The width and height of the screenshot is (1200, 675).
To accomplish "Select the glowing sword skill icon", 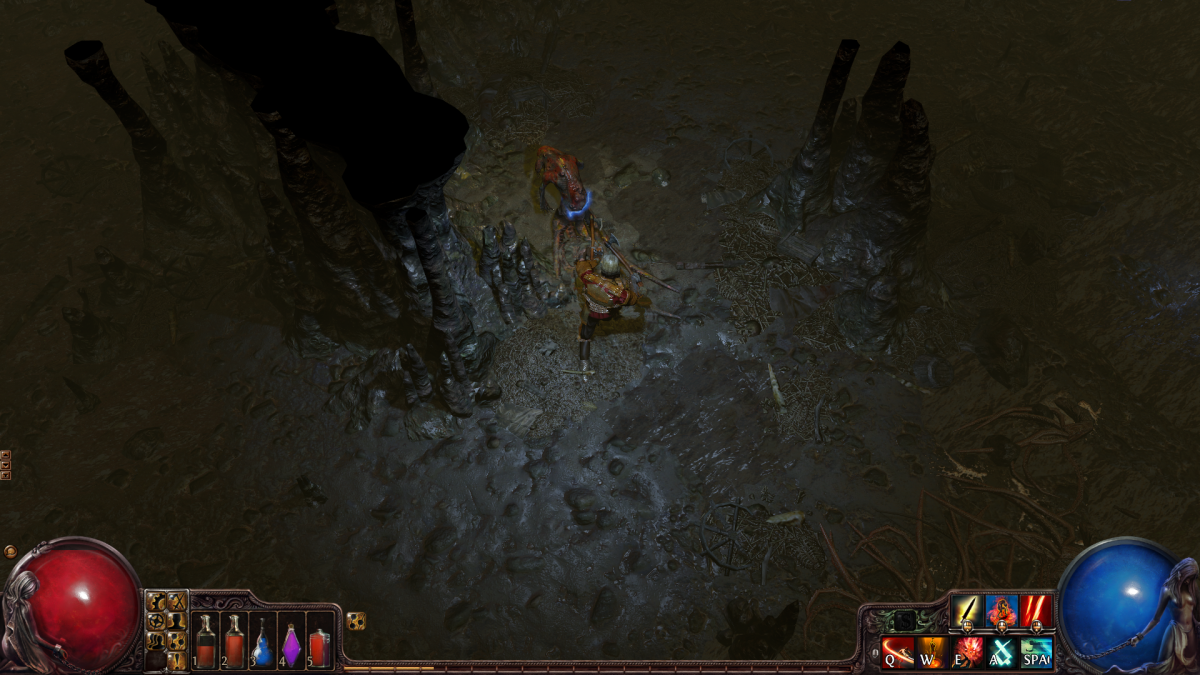I will [967, 611].
